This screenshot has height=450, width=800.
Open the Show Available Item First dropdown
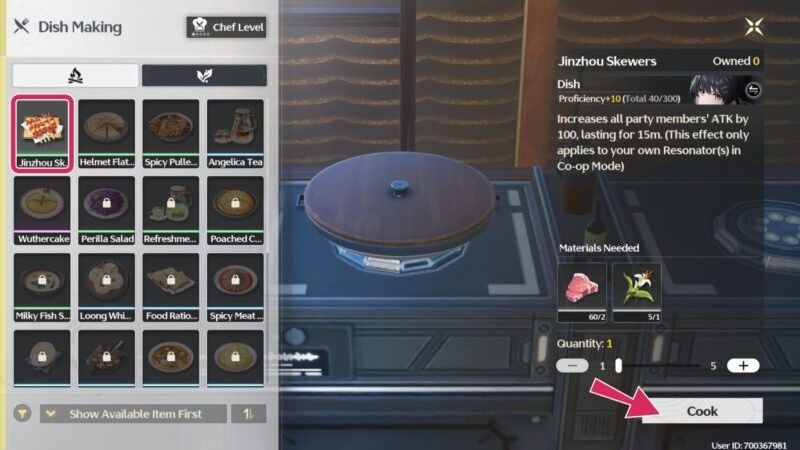point(133,414)
